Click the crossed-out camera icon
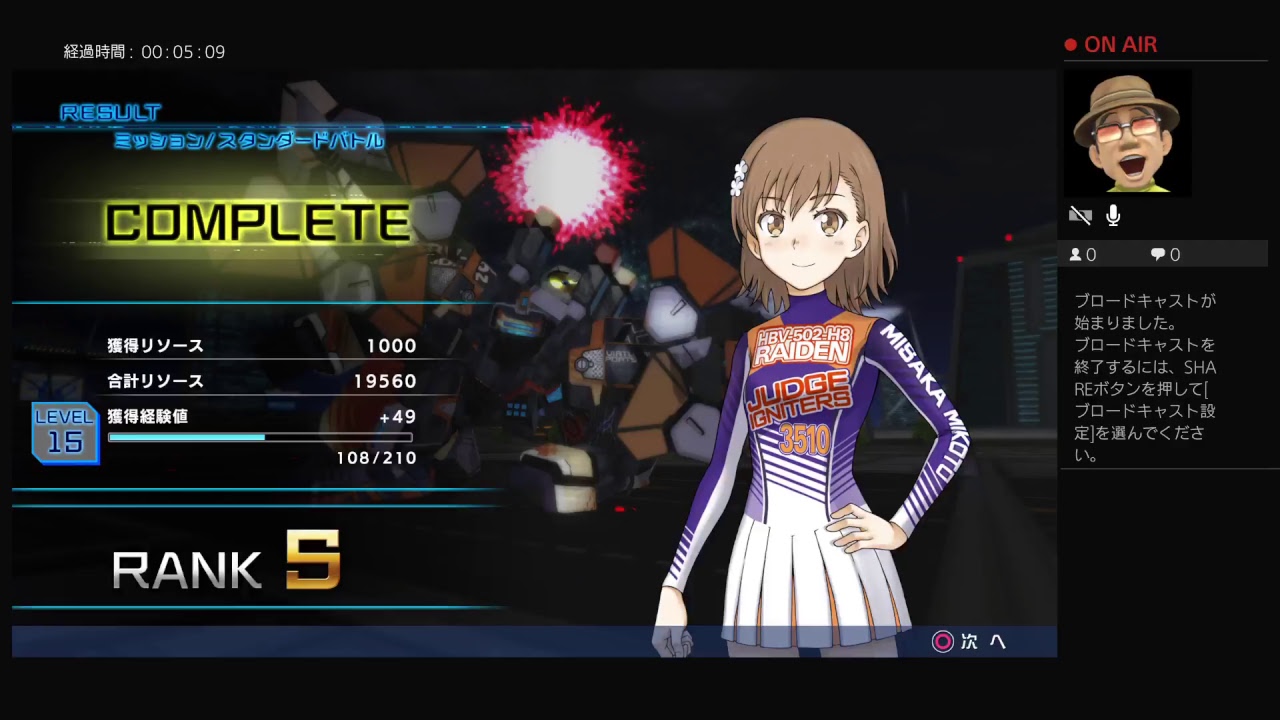Image resolution: width=1280 pixels, height=720 pixels. [1080, 215]
